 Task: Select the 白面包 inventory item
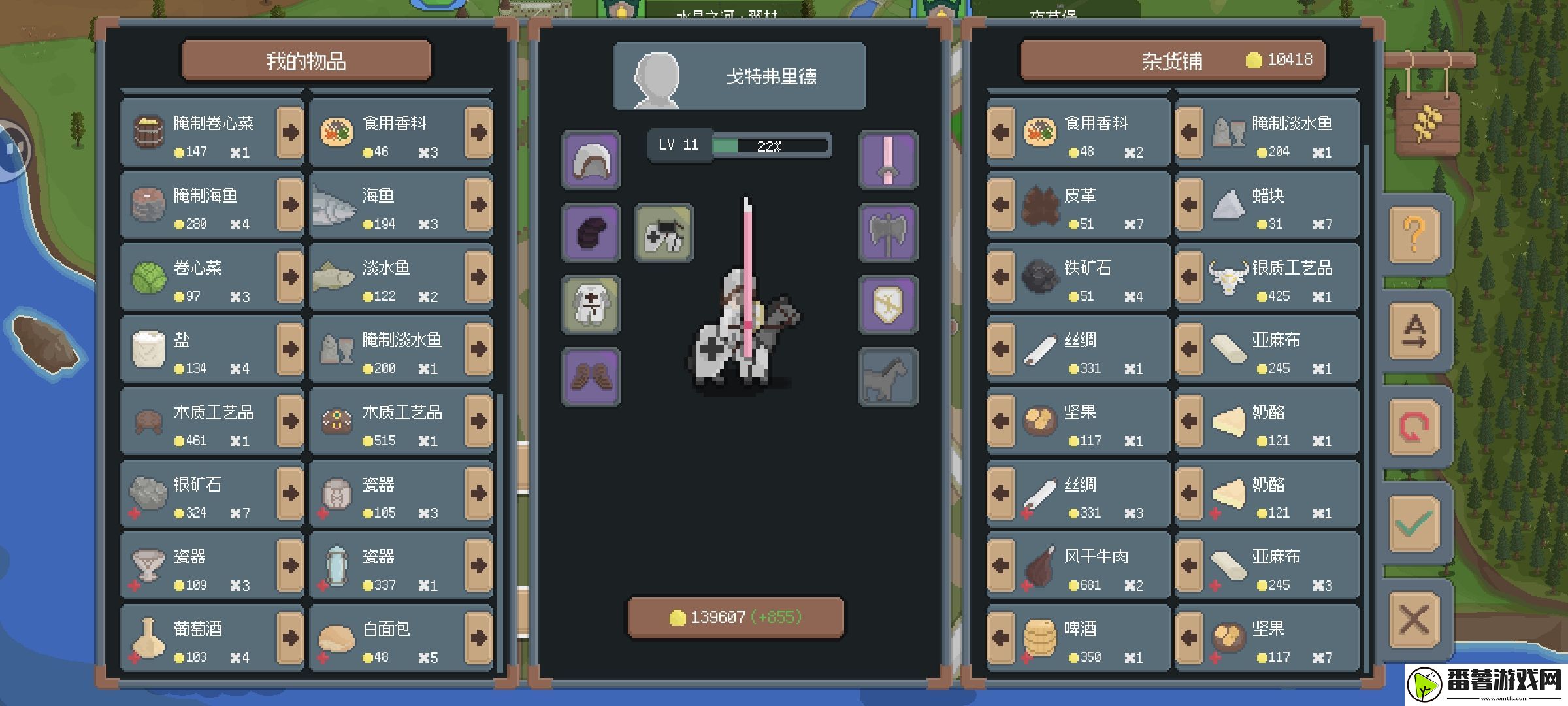[x=387, y=638]
